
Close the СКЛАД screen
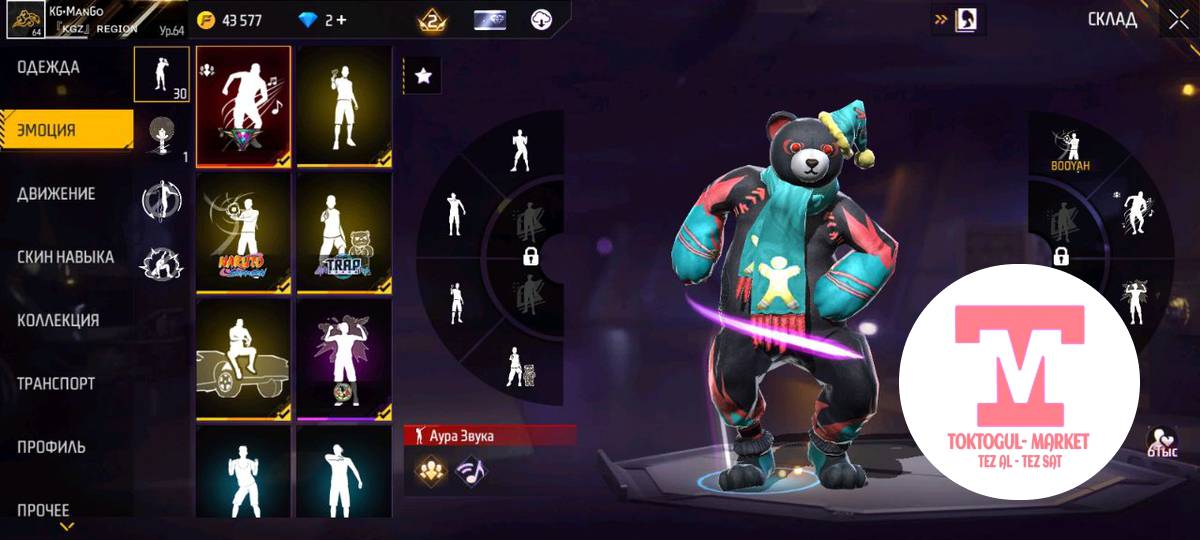pos(1175,20)
